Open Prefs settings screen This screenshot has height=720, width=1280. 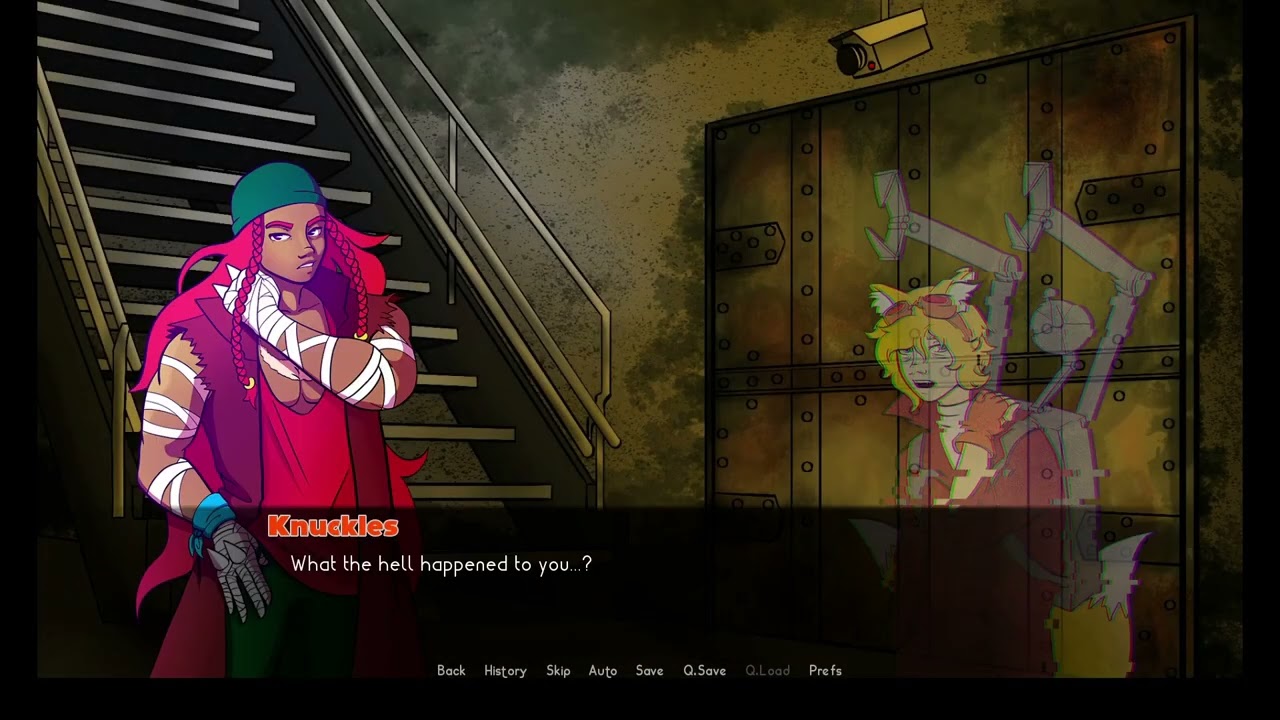click(825, 671)
